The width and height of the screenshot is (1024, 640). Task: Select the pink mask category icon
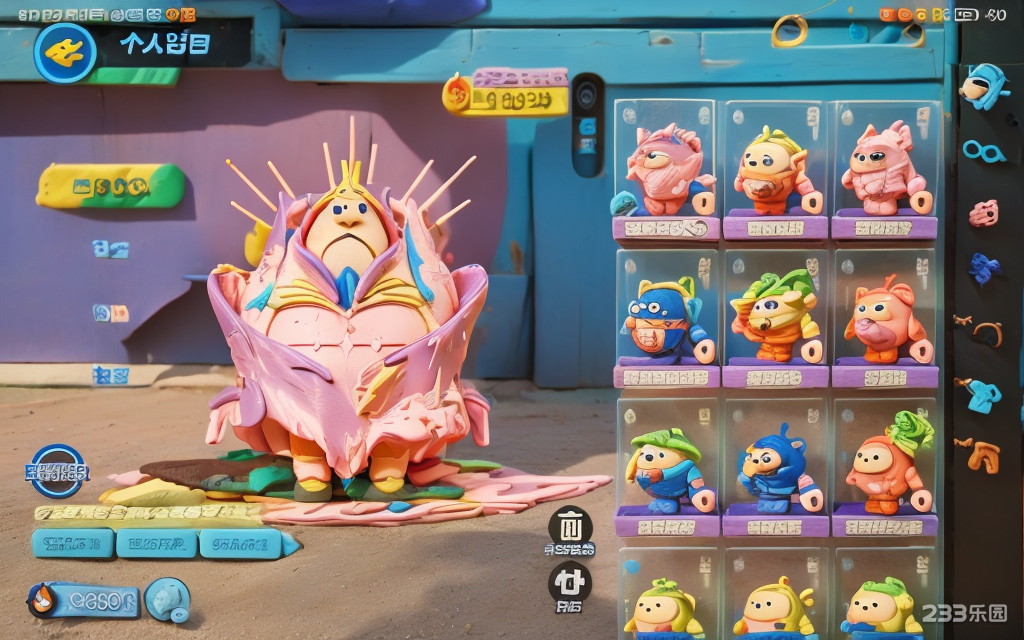[984, 212]
